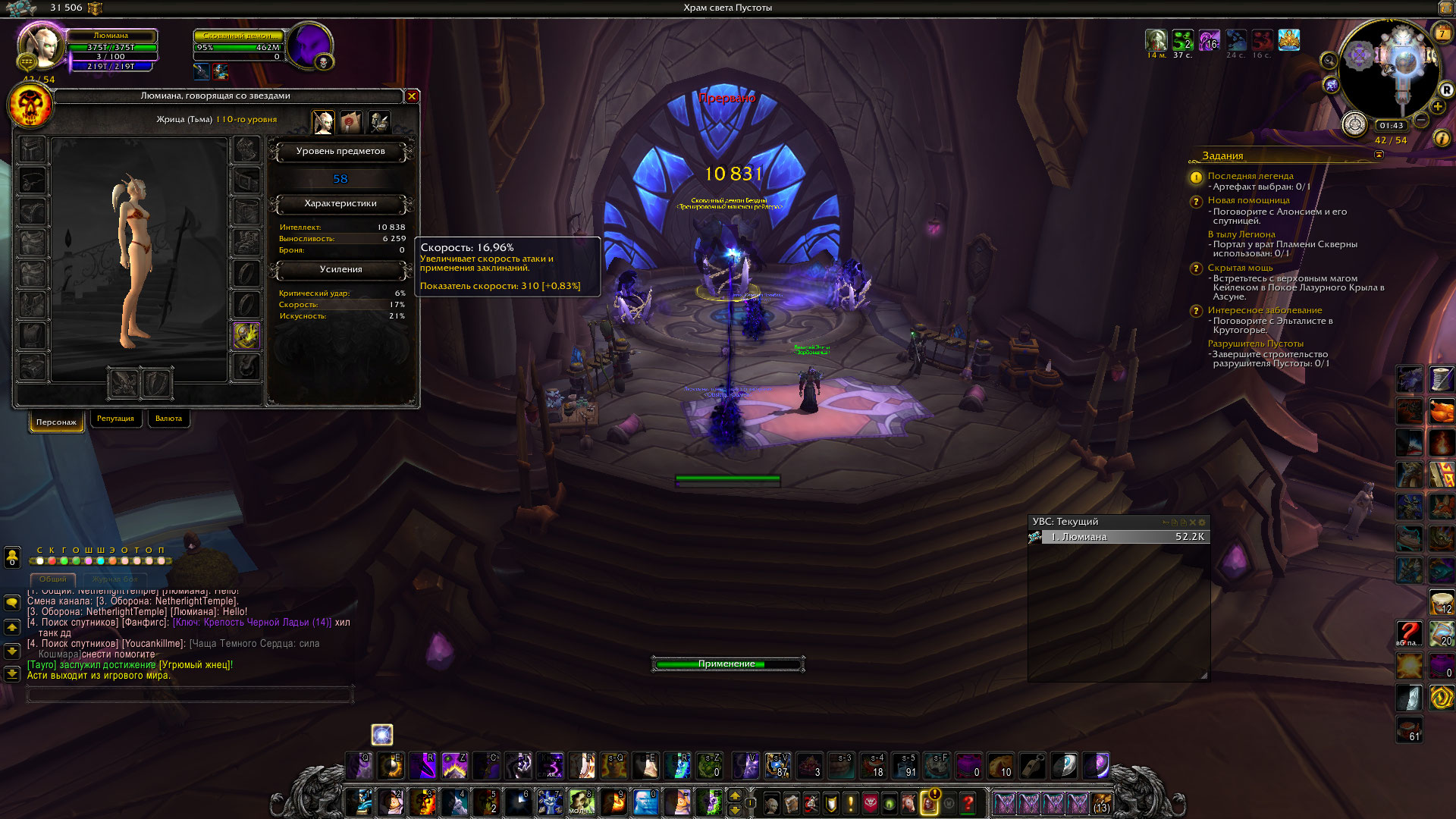Open the Общий chat tab
Image resolution: width=1456 pixels, height=819 pixels.
(53, 579)
